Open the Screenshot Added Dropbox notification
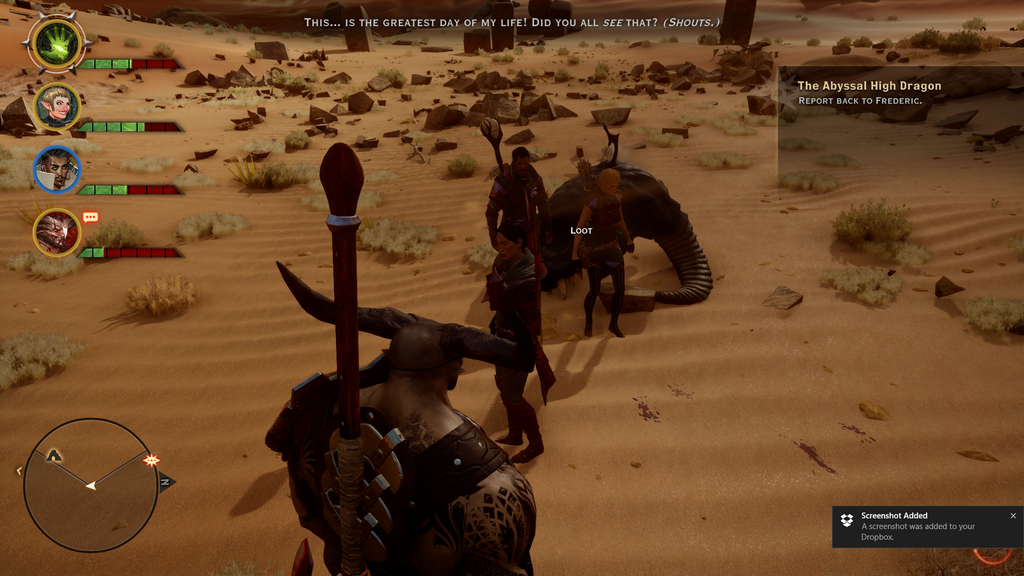This screenshot has height=576, width=1024. (920, 527)
